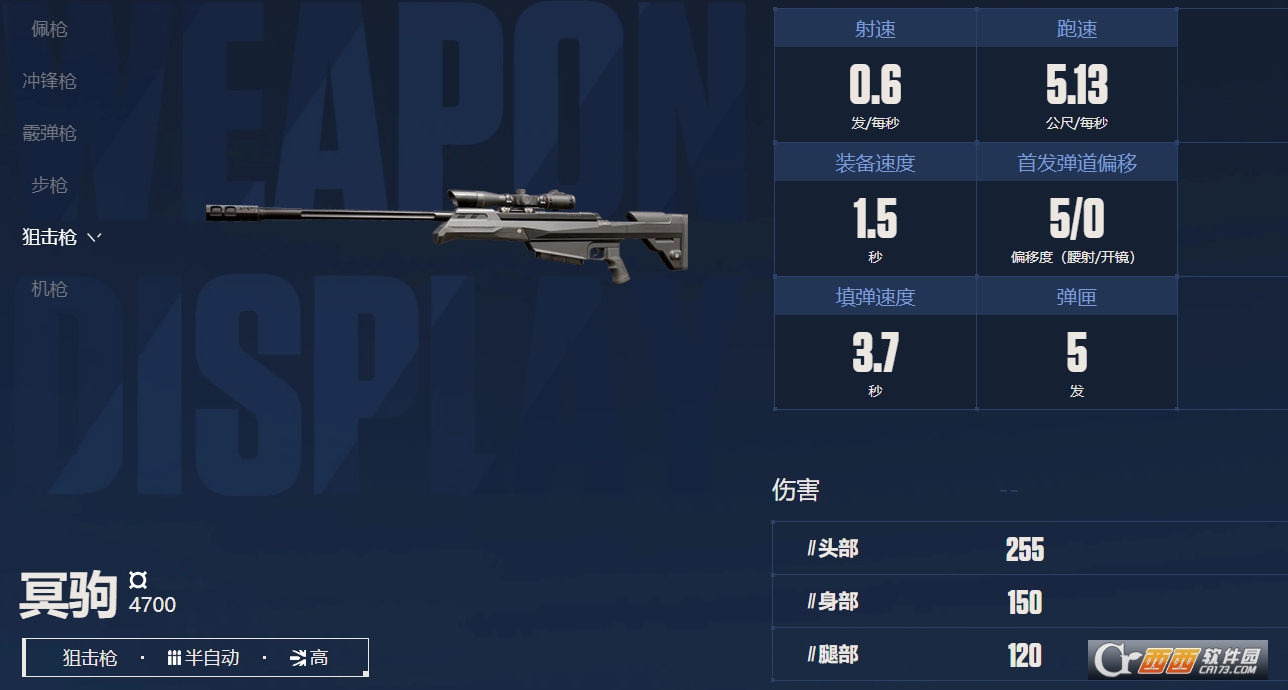Click the 西西软件园 watermark logo
Screen dimensions: 1288x690
(1177, 659)
